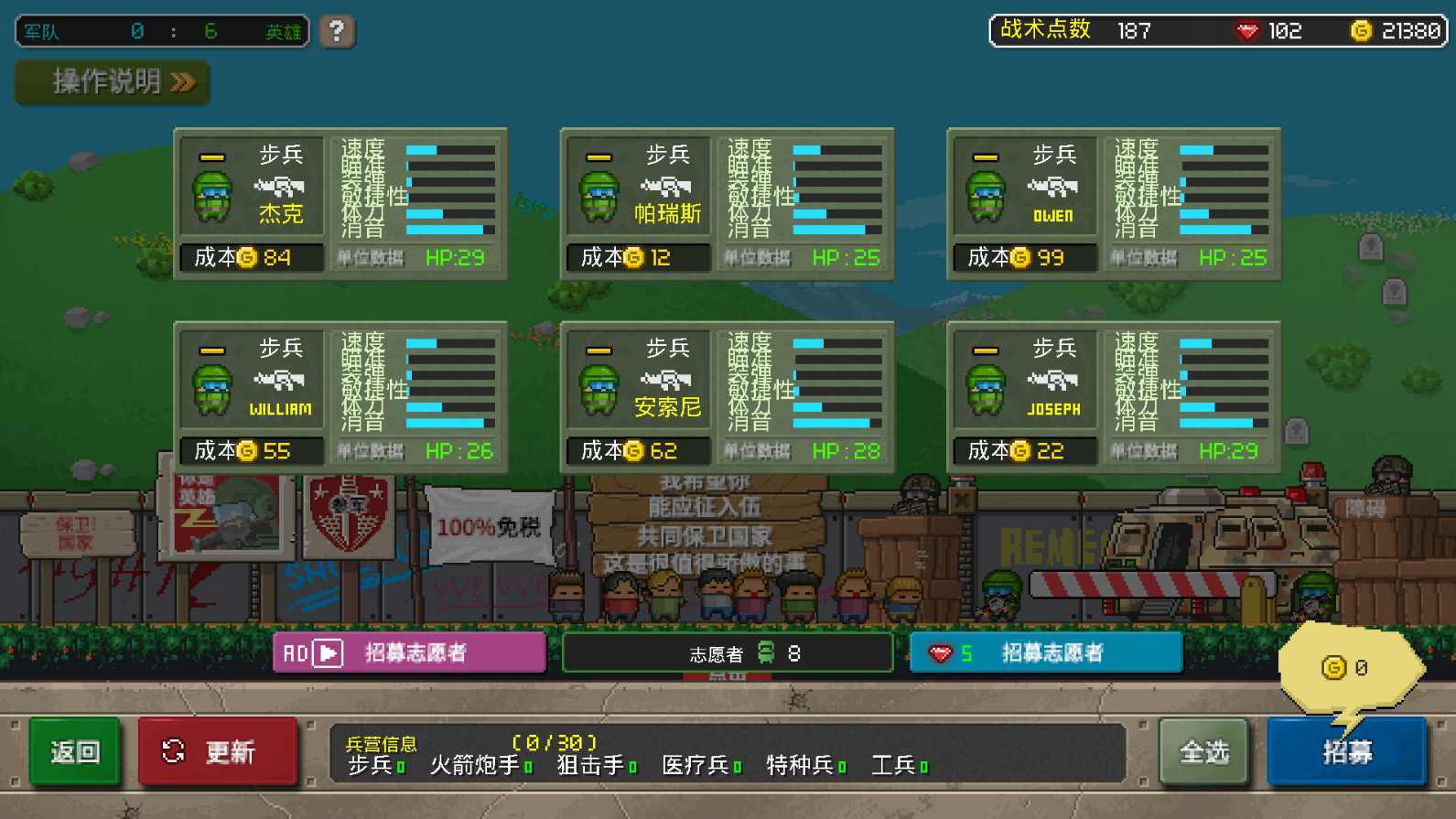Click the gold coin icon showing 21380
The height and width of the screenshot is (819, 1456).
tap(1359, 30)
